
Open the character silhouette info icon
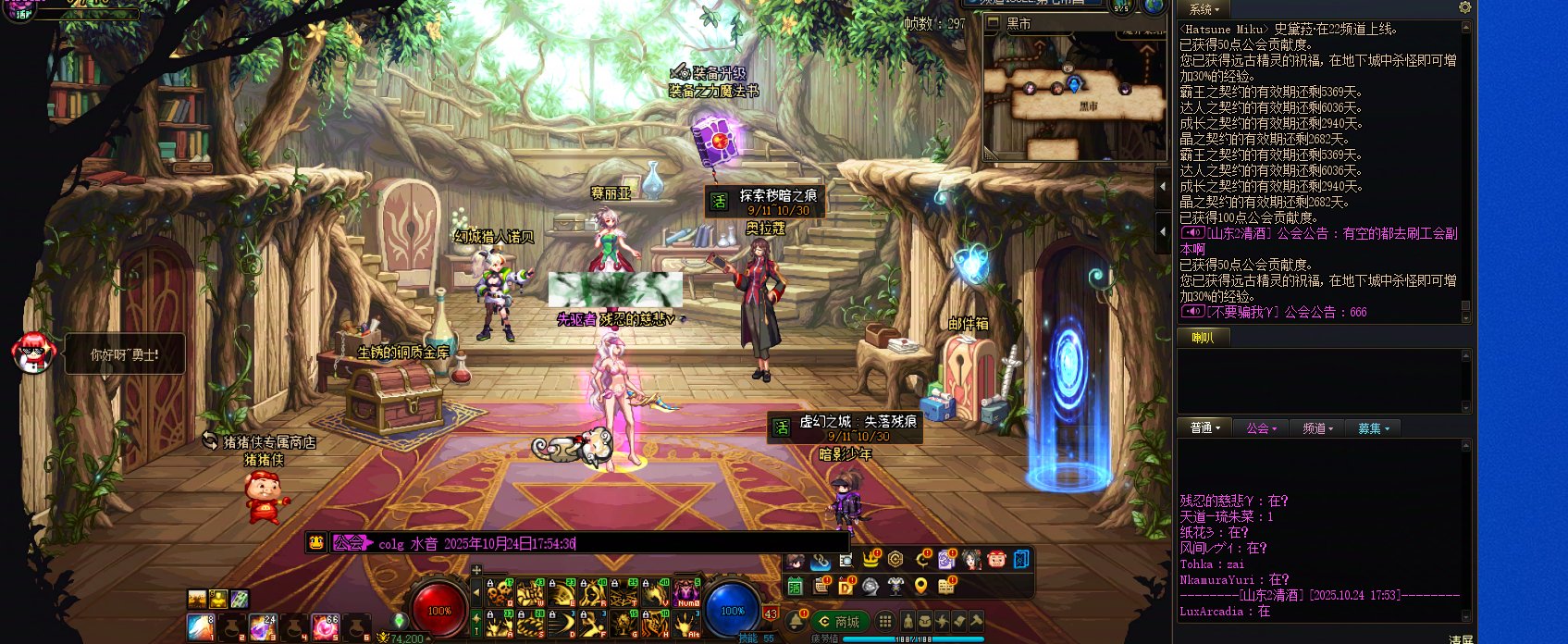[908, 622]
